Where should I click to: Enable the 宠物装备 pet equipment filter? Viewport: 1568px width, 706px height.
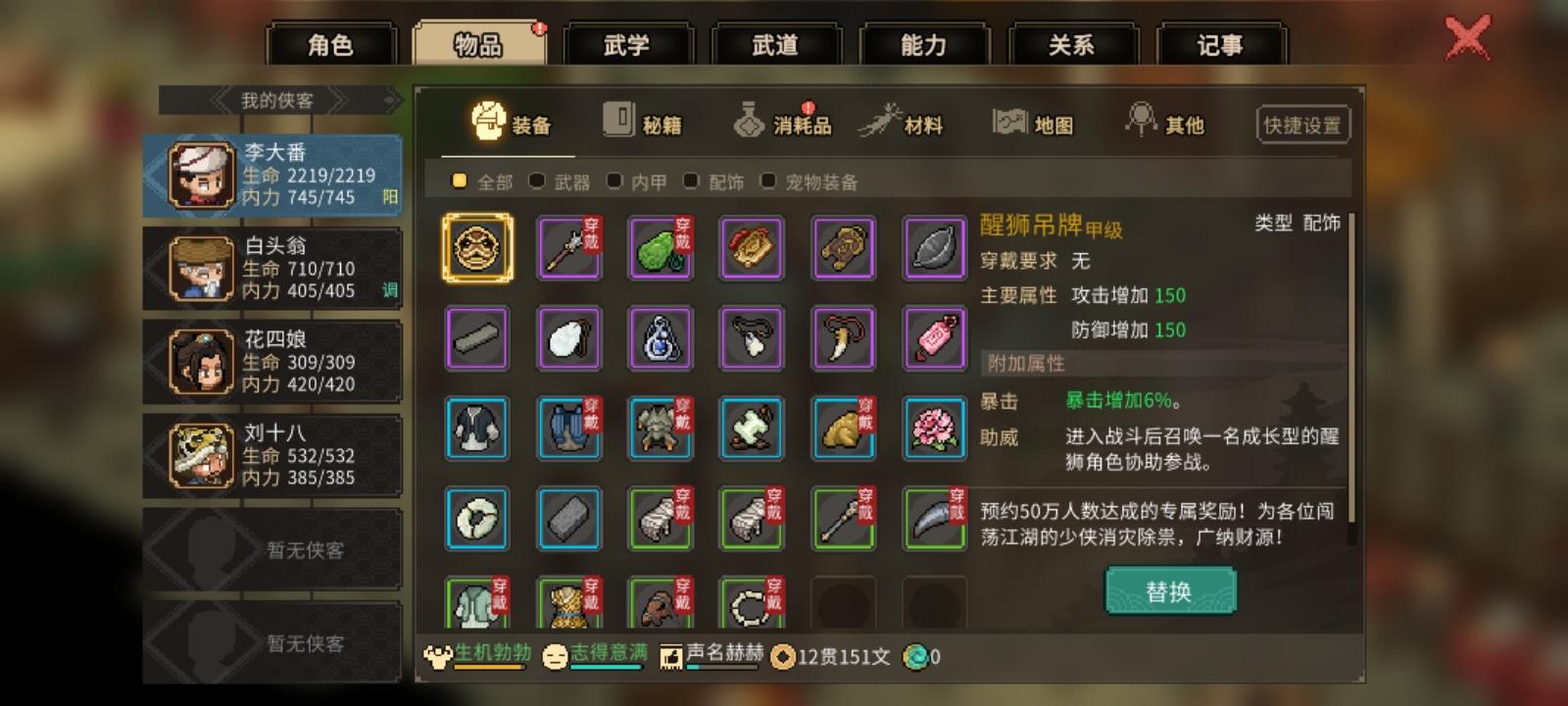point(768,181)
